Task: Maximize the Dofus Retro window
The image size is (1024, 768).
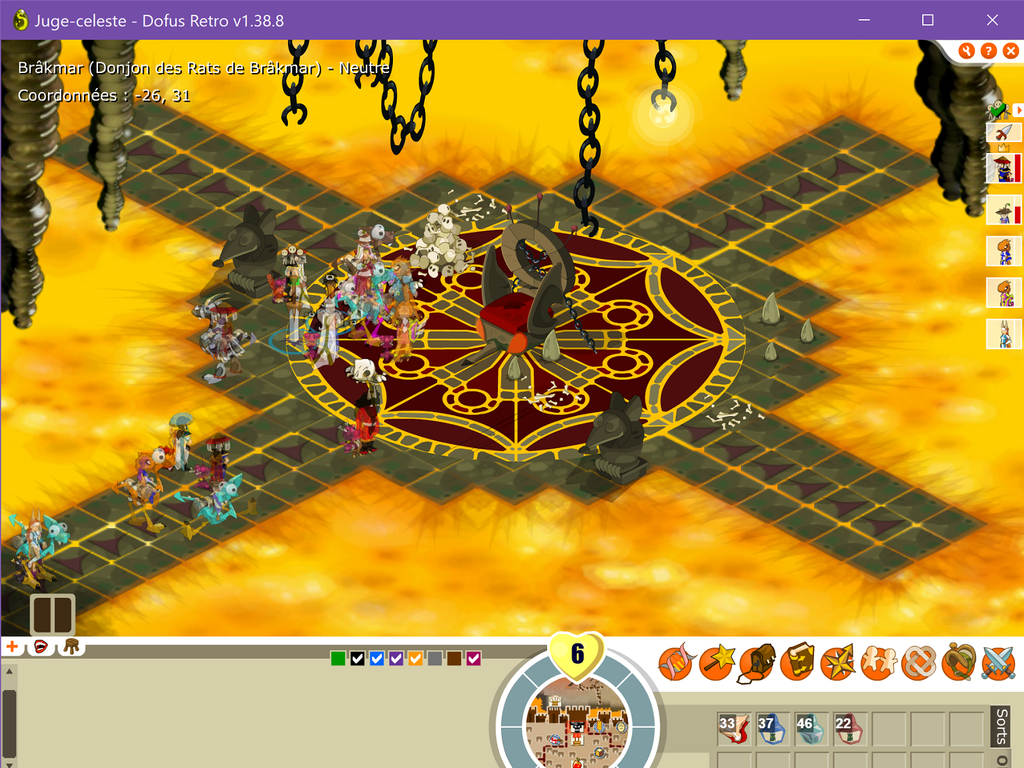Action: (x=927, y=20)
